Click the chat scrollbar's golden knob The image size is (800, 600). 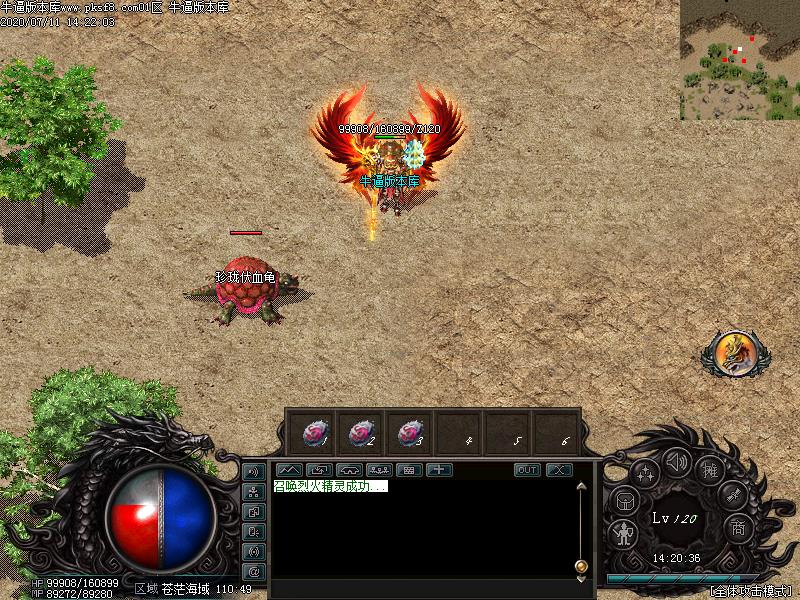pos(580,567)
